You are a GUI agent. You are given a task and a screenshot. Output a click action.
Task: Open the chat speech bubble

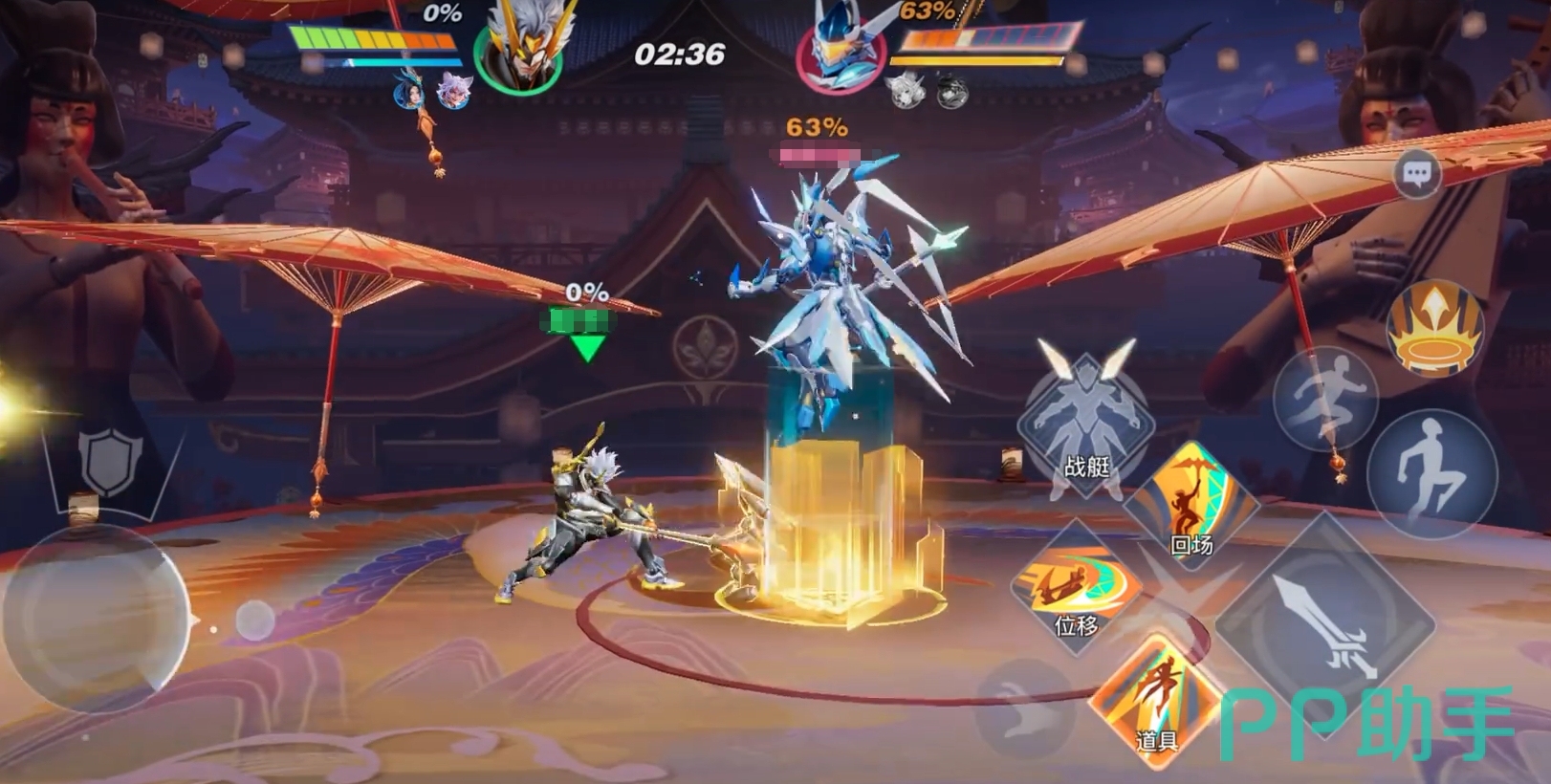point(1416,175)
